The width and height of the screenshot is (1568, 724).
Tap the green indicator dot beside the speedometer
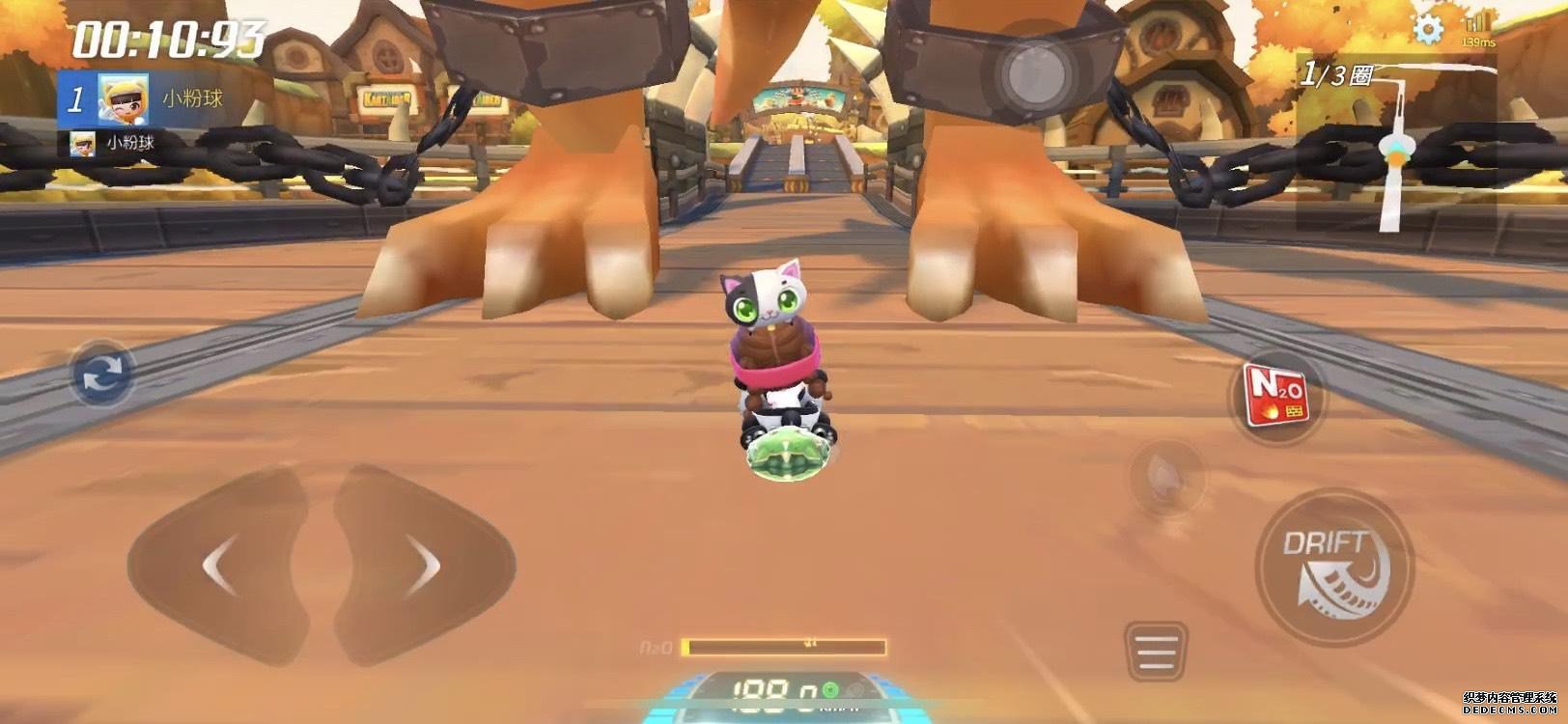[x=831, y=691]
